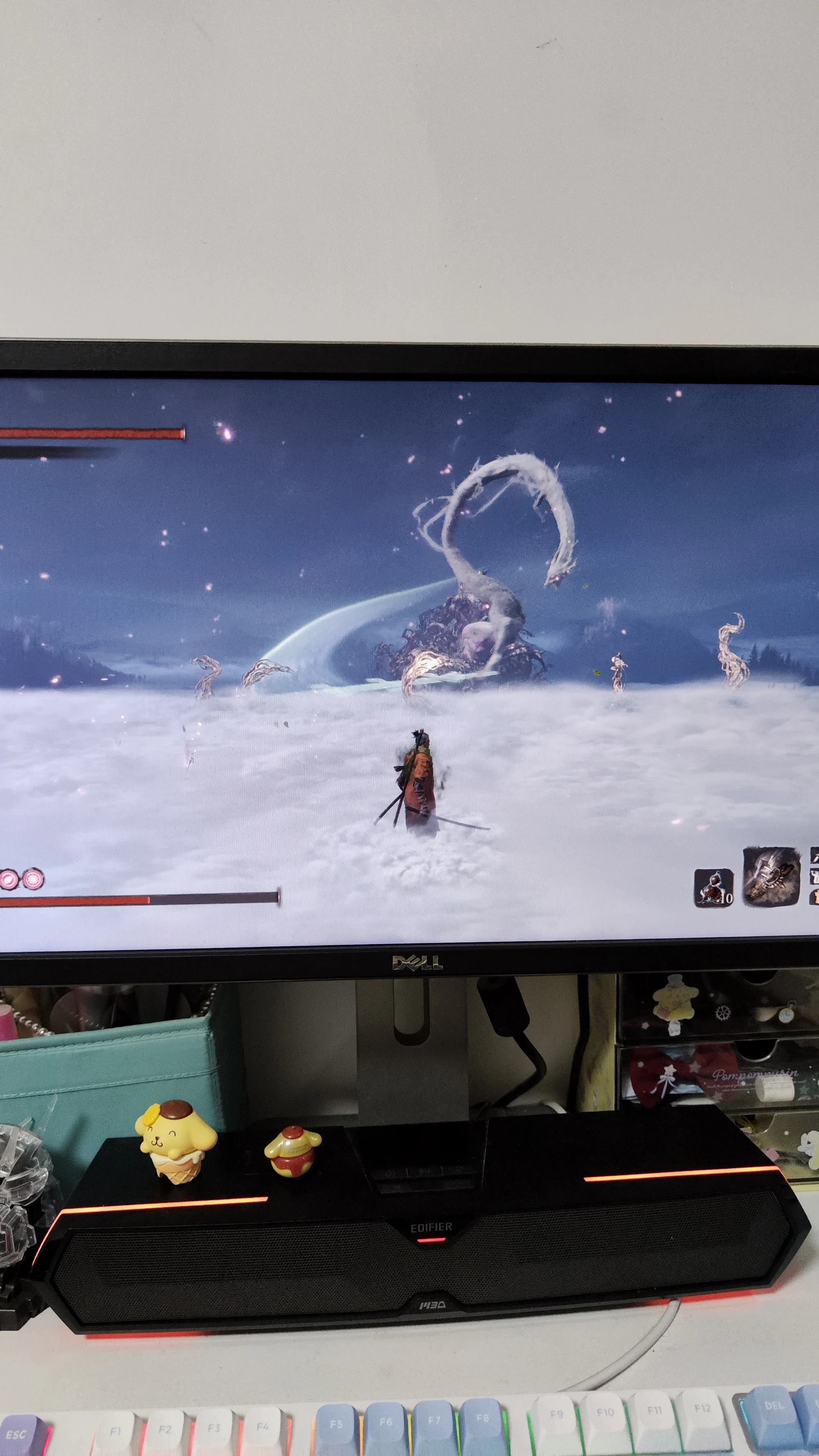This screenshot has height=1456, width=819.
Task: Click the flower-patterned pink resurrection node
Action: coord(32,879)
